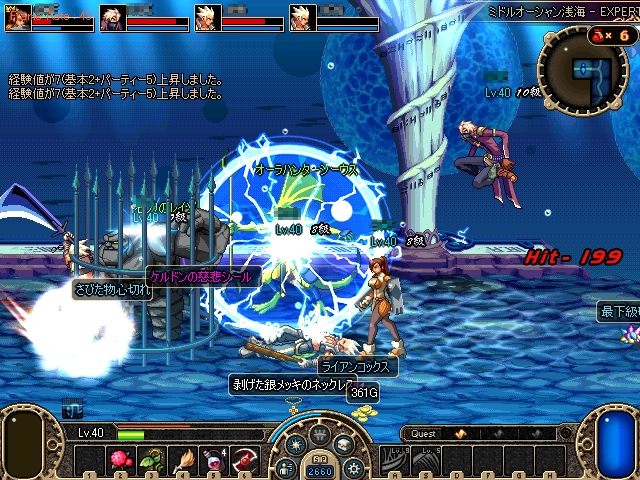Select the feather item slot
Viewport: 640px width, 480px height.
point(185,460)
